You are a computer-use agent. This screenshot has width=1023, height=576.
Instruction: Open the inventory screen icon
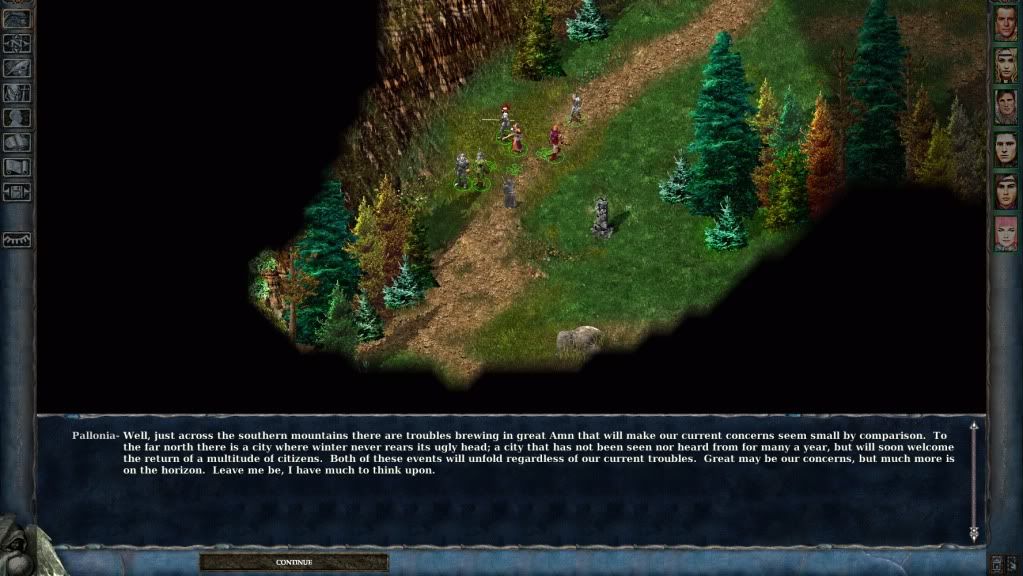coord(17,93)
